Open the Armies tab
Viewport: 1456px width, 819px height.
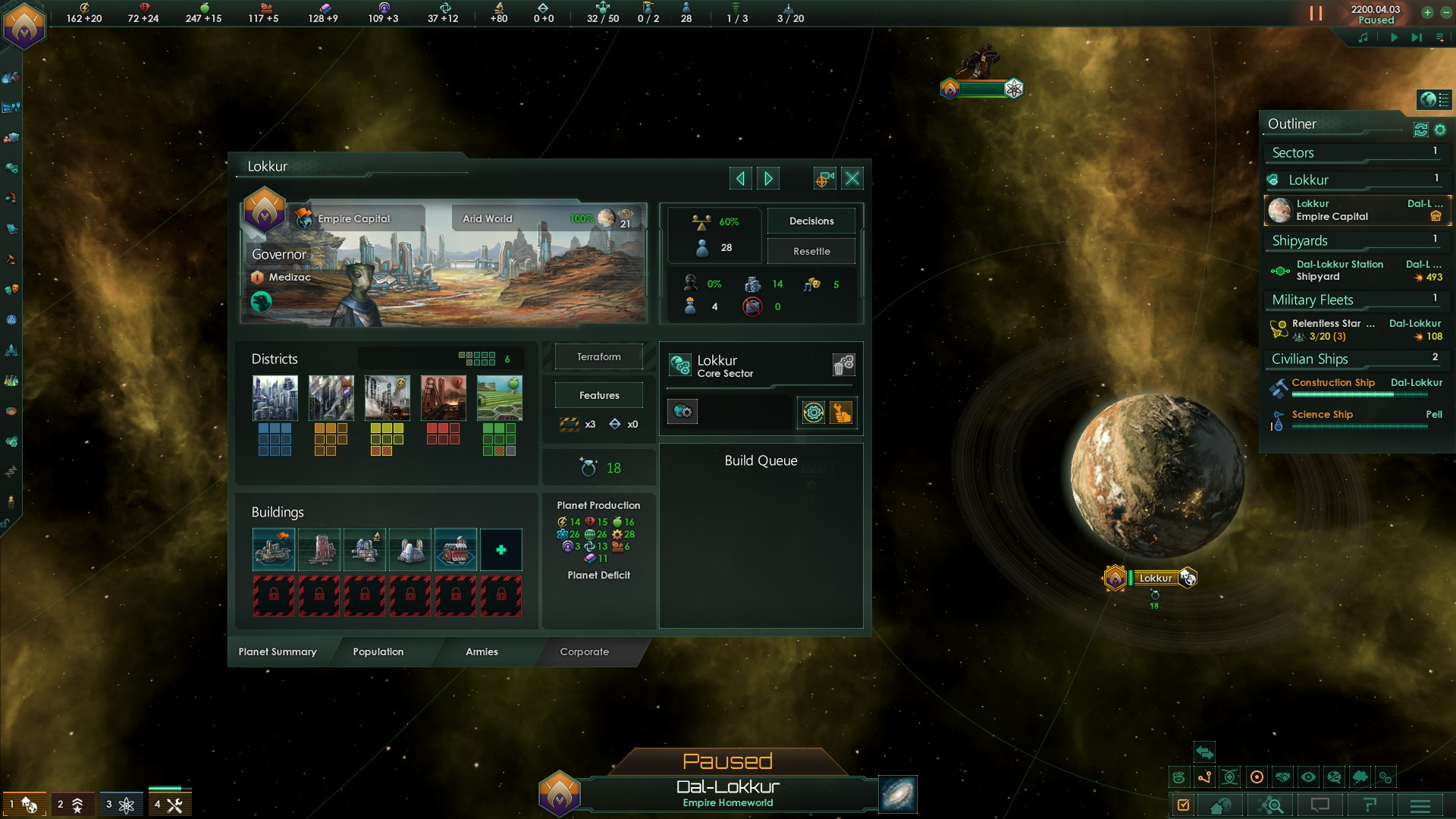pyautogui.click(x=482, y=651)
